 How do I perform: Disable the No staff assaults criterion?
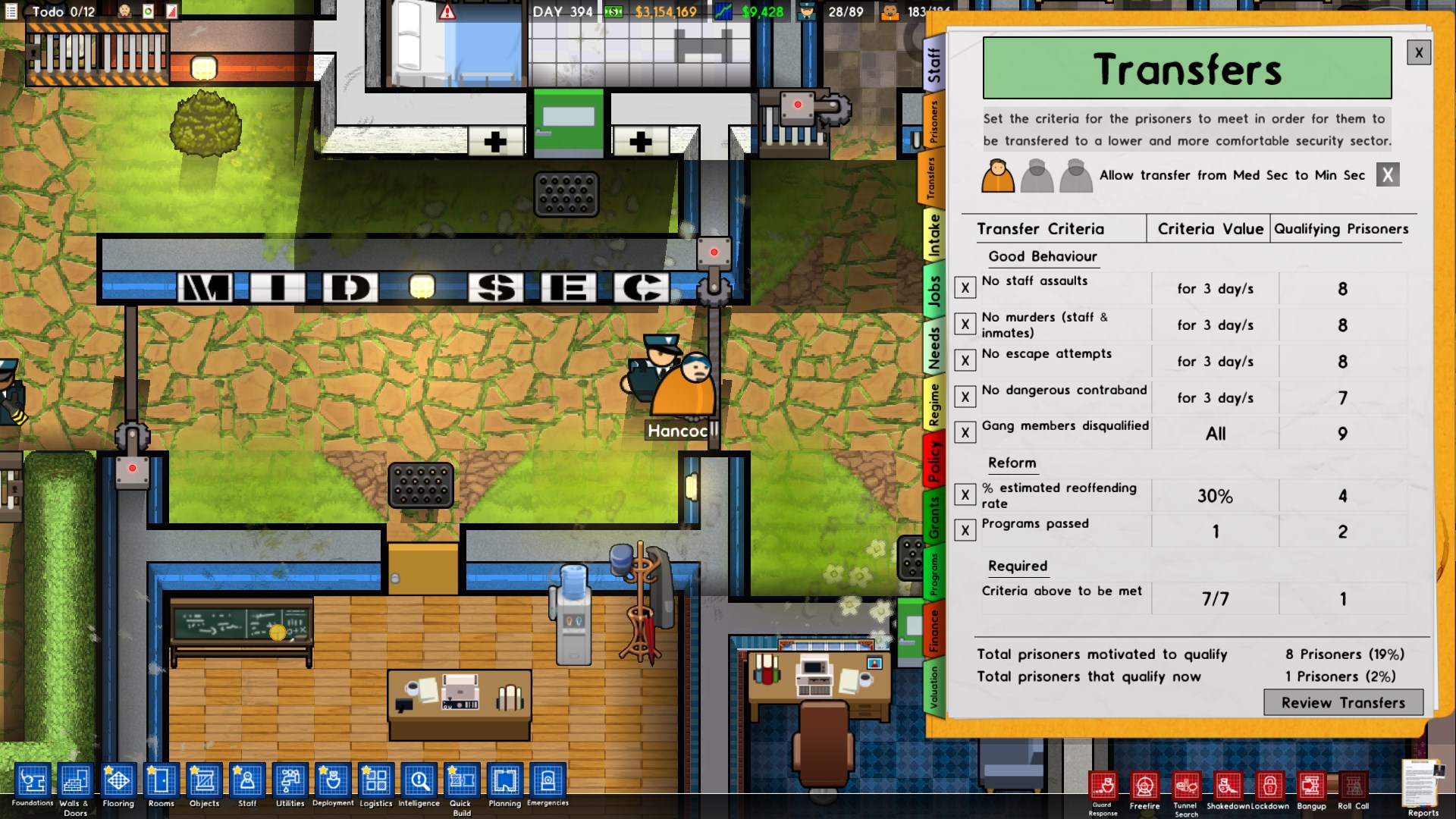pyautogui.click(x=965, y=287)
